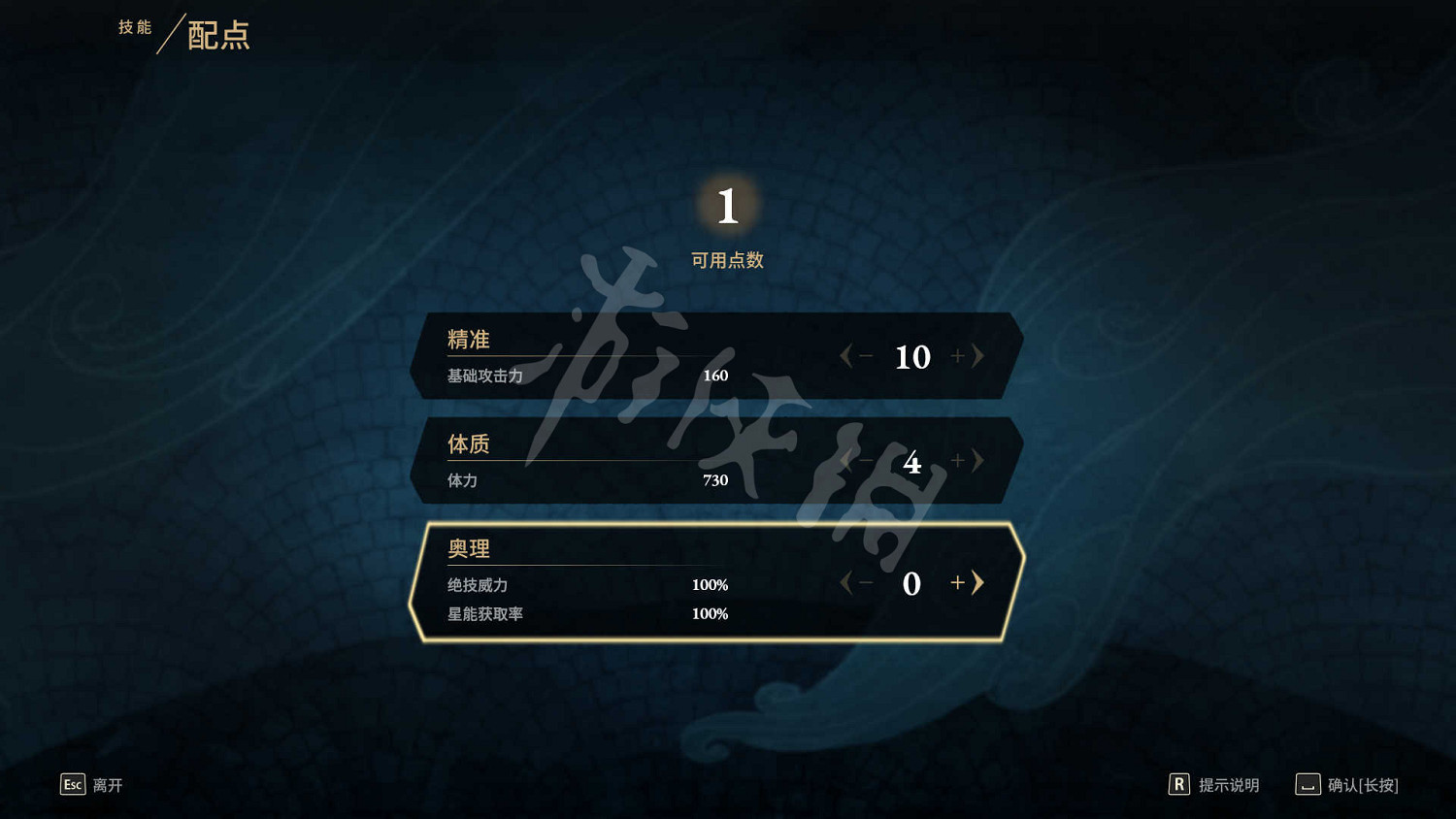This screenshot has width=1456, height=819.
Task: Click the minus icon on the 体质 row
Action: click(x=865, y=461)
